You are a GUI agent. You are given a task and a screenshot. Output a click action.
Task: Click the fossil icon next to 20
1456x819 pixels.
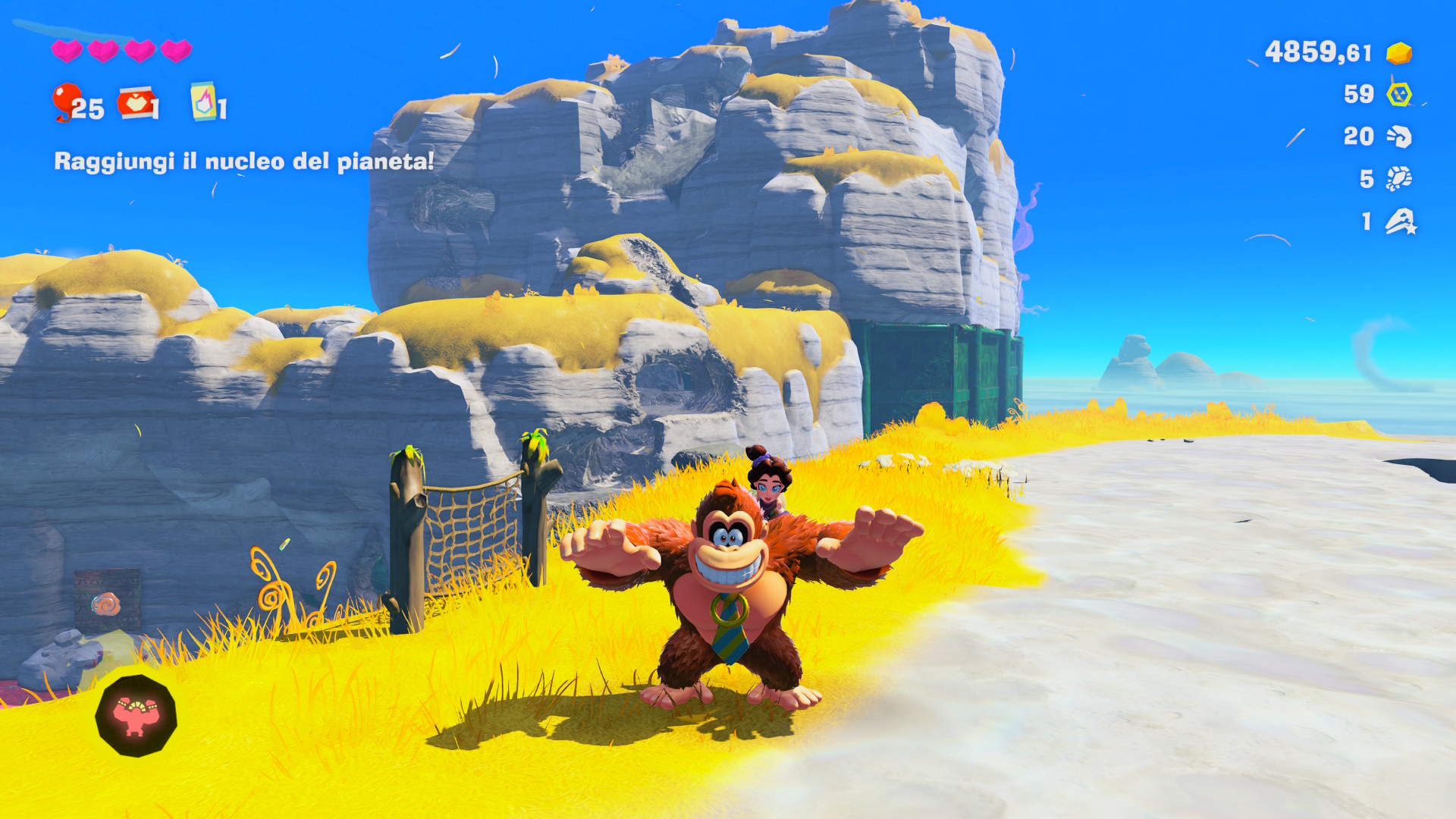click(x=1399, y=136)
